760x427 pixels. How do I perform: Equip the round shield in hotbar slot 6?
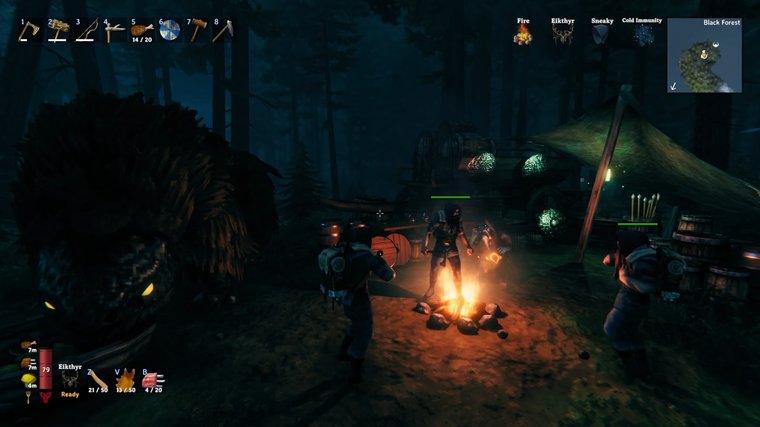[170, 31]
